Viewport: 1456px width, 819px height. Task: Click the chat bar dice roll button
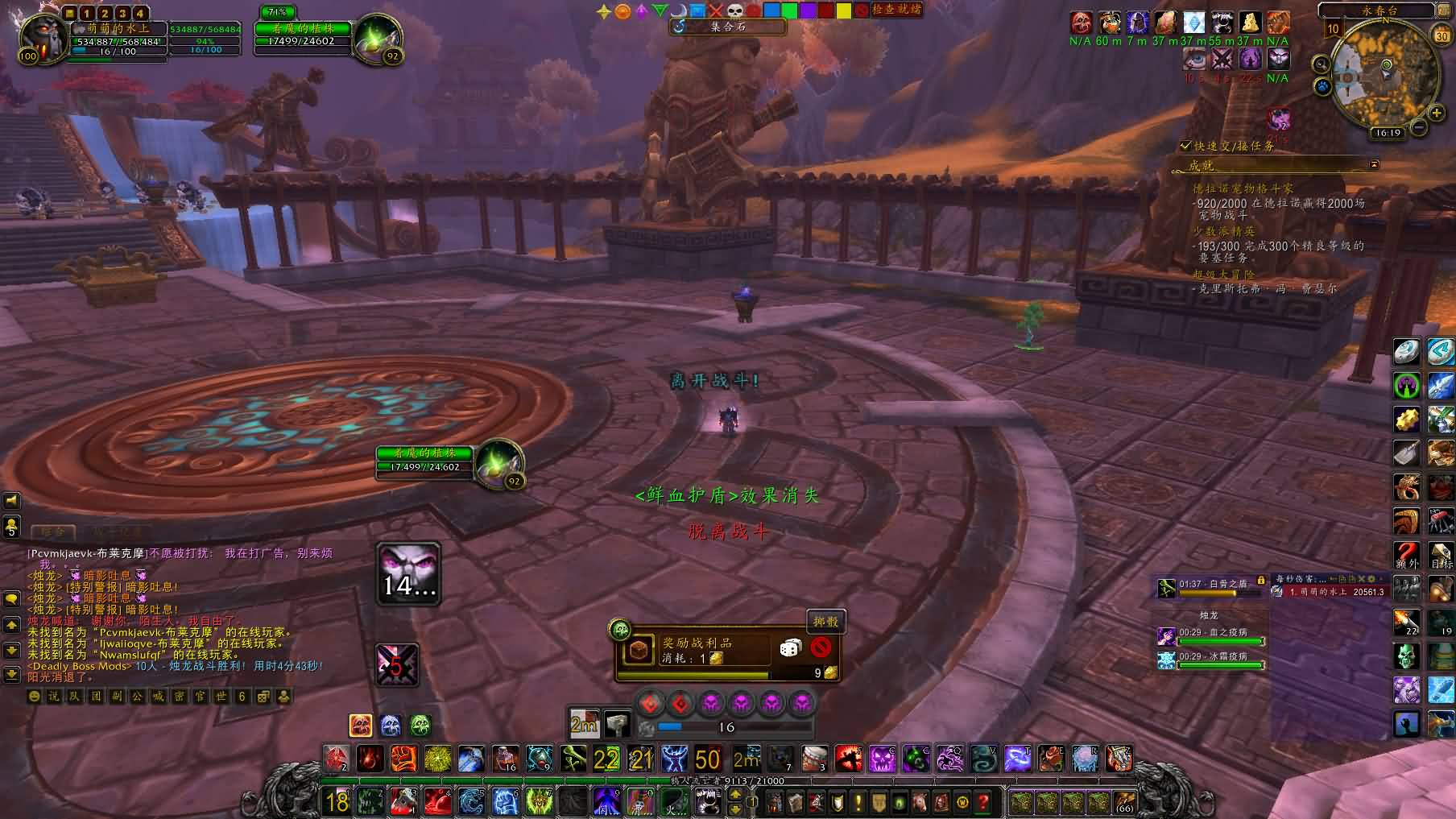coord(263,697)
